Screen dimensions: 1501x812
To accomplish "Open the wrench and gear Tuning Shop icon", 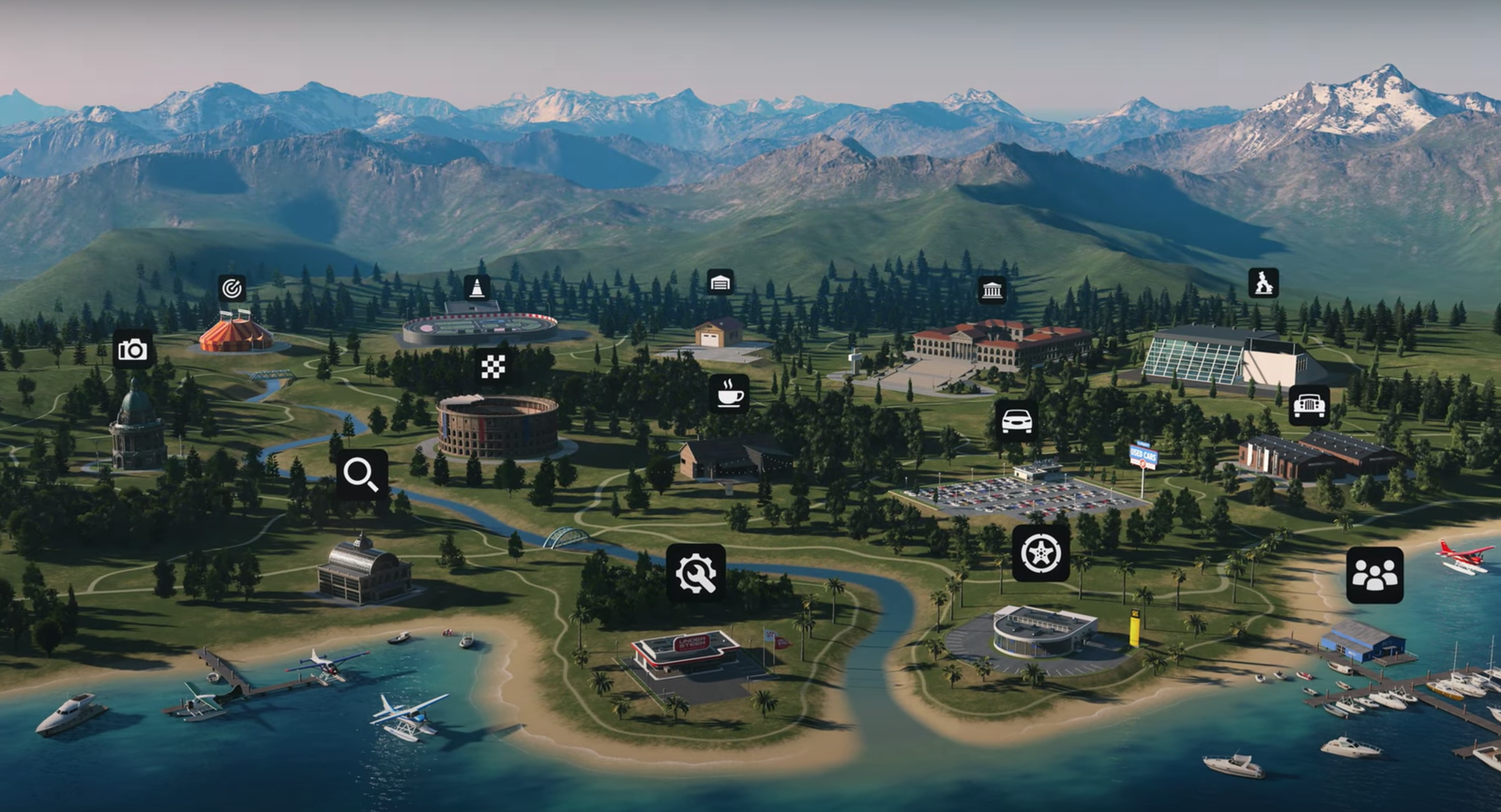I will click(696, 572).
